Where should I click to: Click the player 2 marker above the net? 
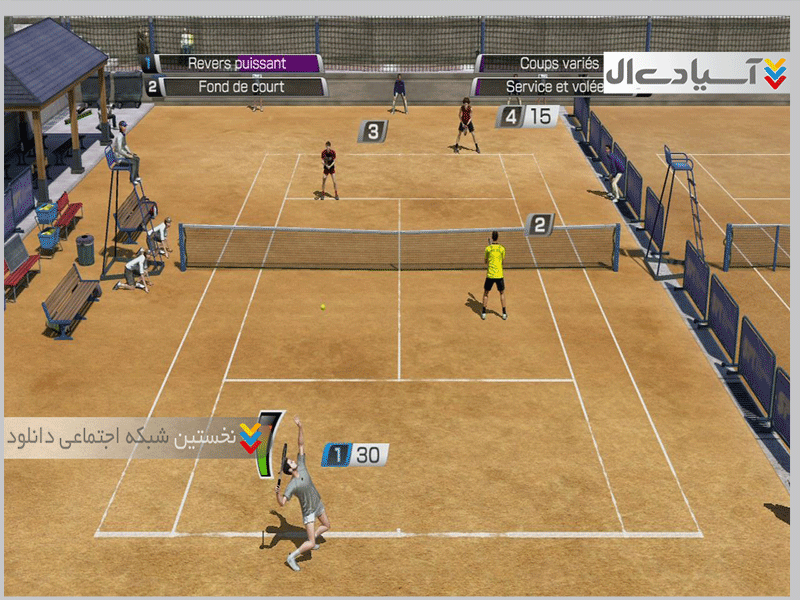(x=539, y=224)
